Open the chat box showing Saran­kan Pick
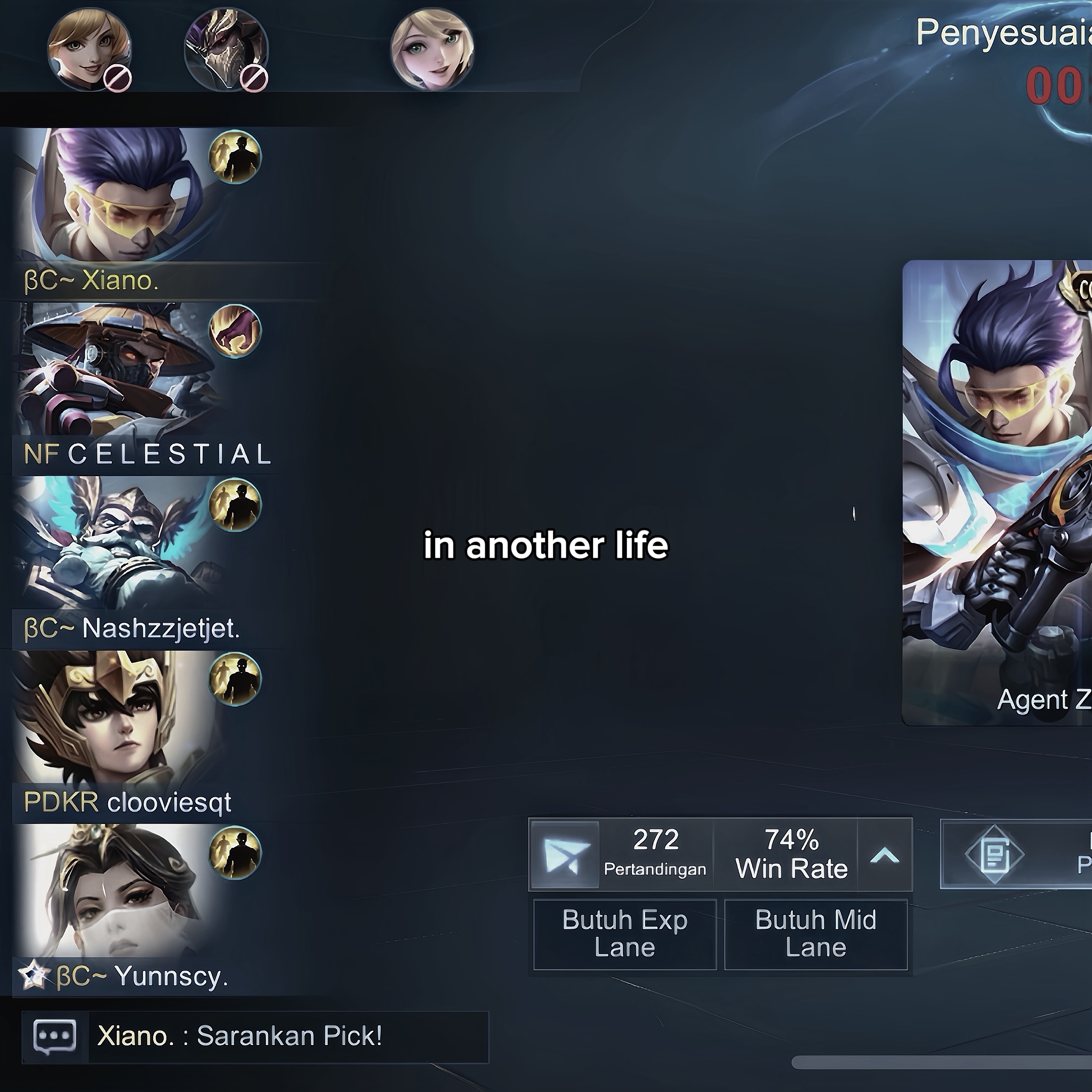Viewport: 1092px width, 1092px height. click(x=254, y=1036)
